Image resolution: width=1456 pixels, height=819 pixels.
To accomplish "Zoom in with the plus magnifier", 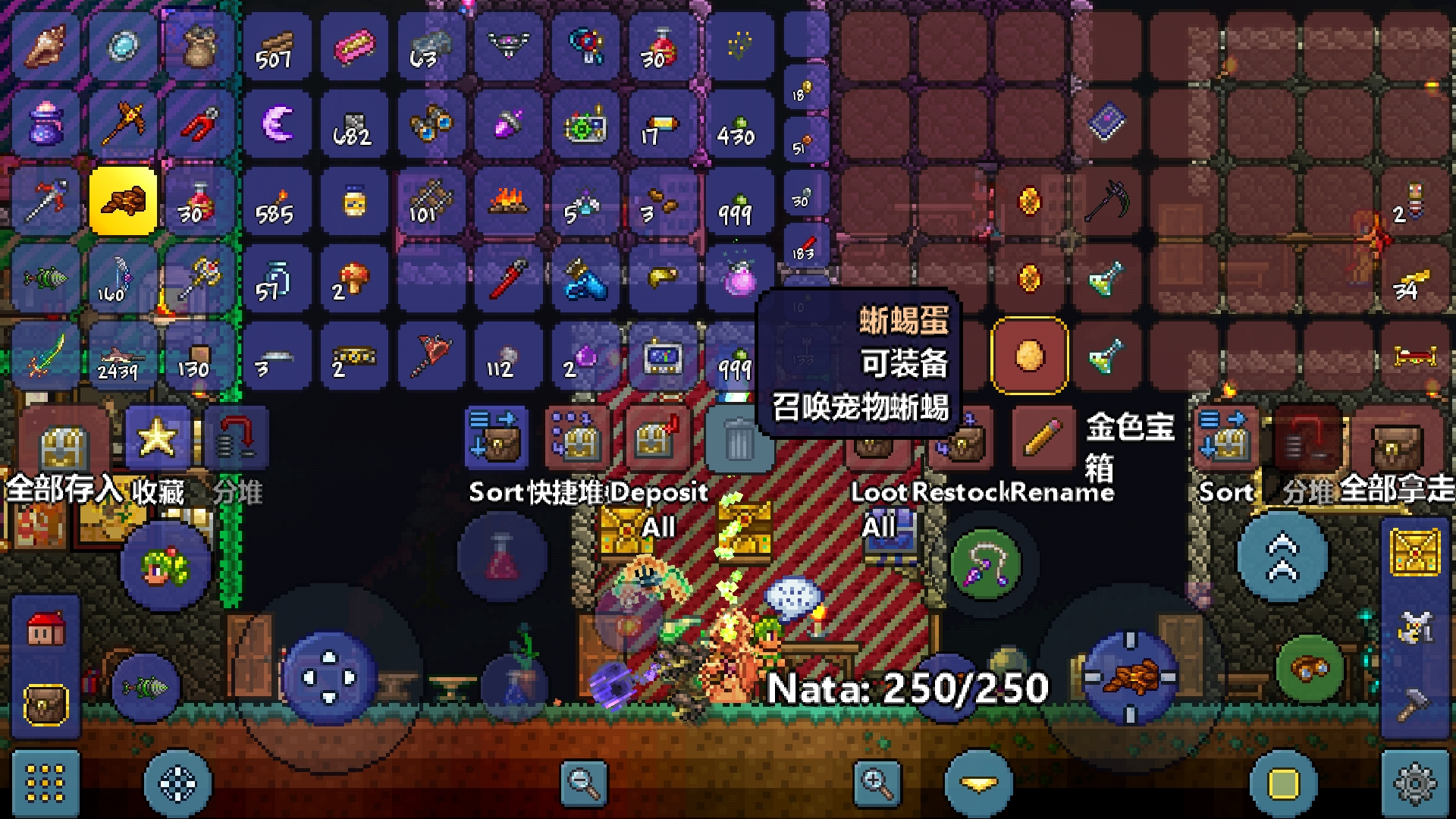I will 877,783.
